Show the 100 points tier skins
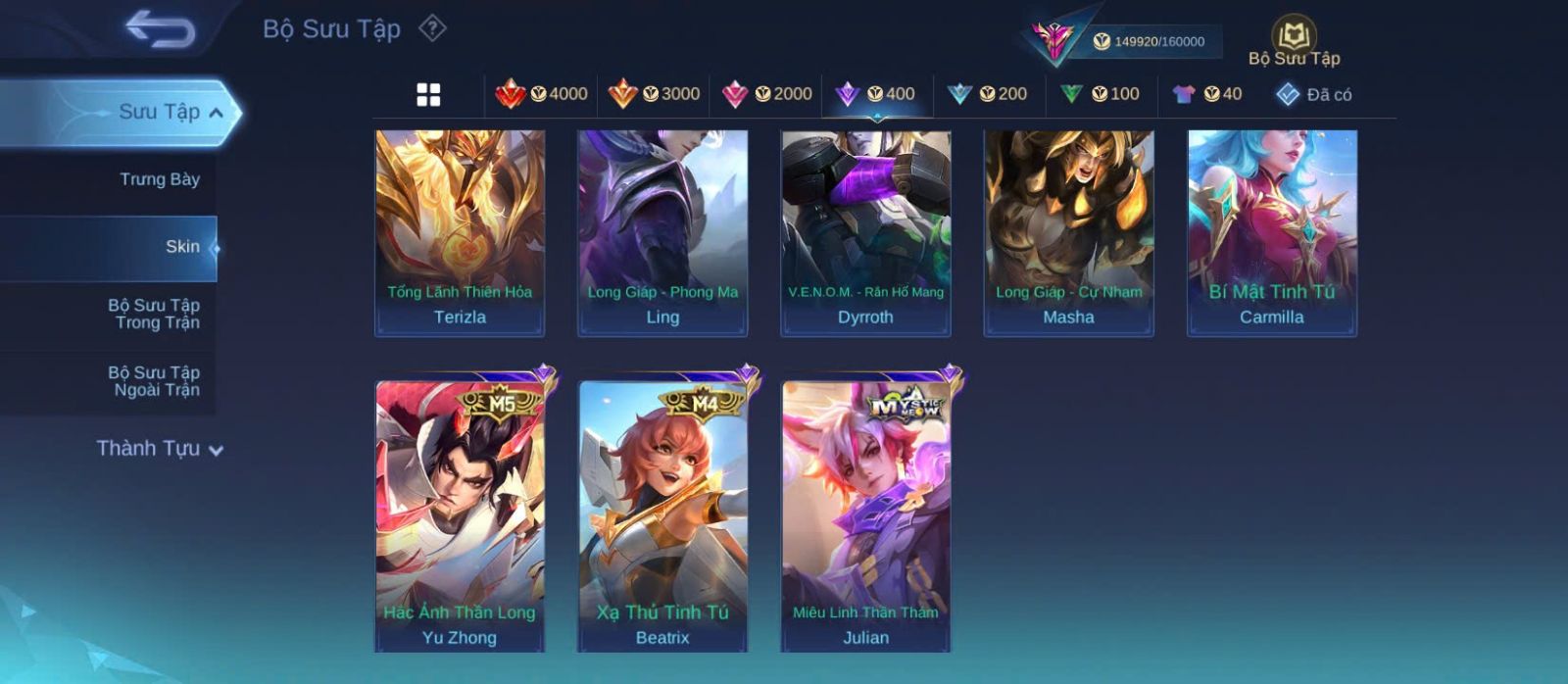This screenshot has height=684, width=1568. click(x=1100, y=94)
